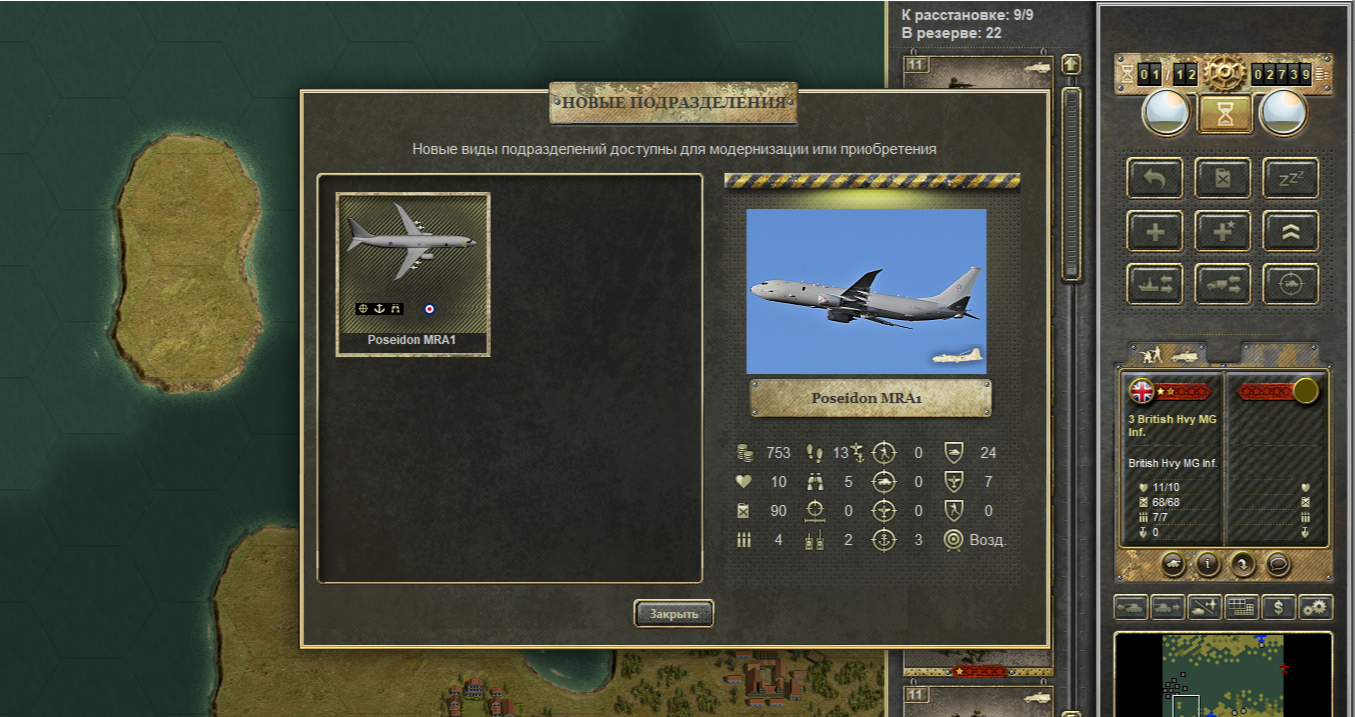Click the ship embark button
This screenshot has width=1355, height=717.
point(1155,284)
